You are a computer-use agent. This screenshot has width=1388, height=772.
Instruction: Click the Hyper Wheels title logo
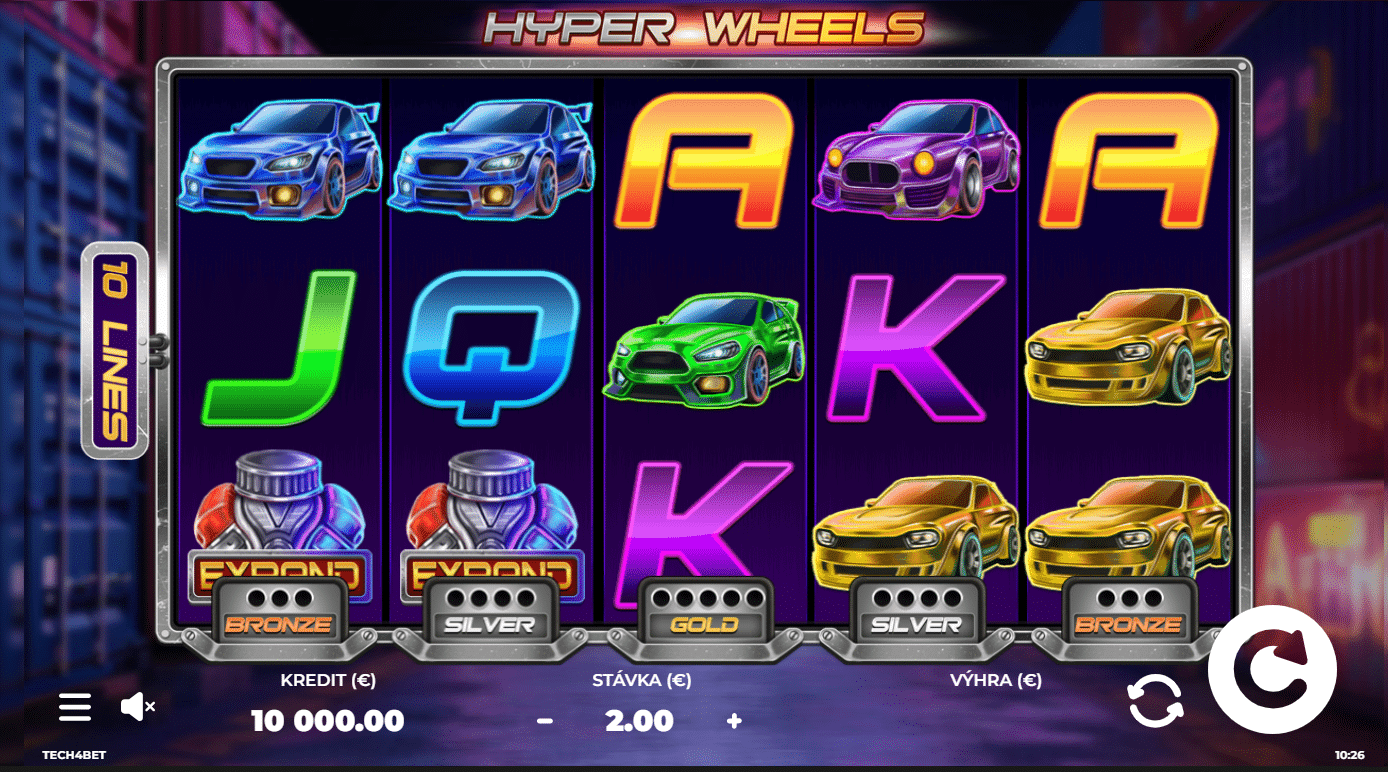[700, 30]
